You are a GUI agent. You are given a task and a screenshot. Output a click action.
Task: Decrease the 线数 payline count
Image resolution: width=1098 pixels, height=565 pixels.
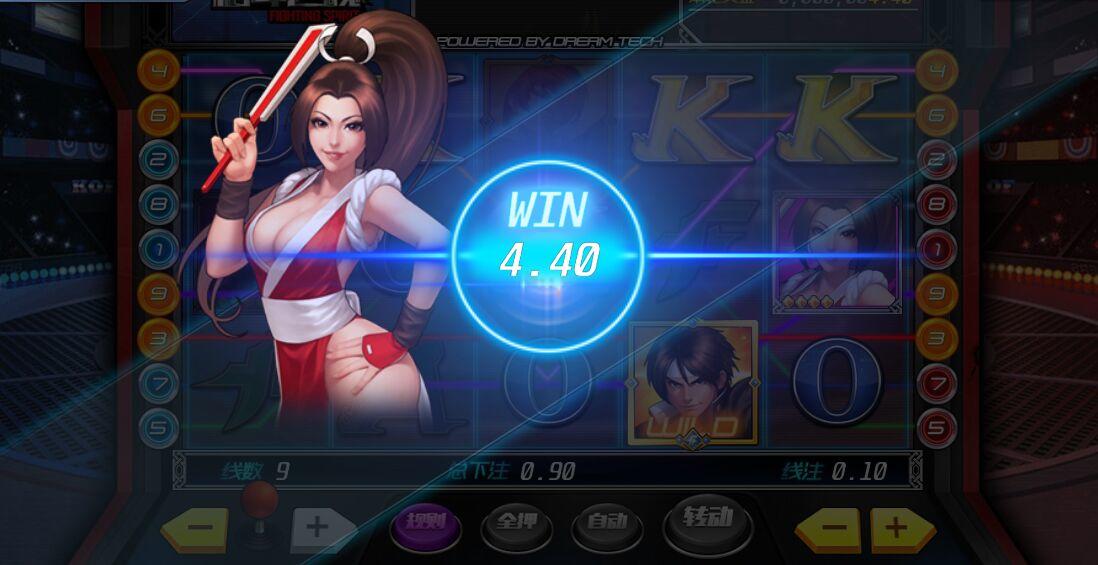point(195,528)
